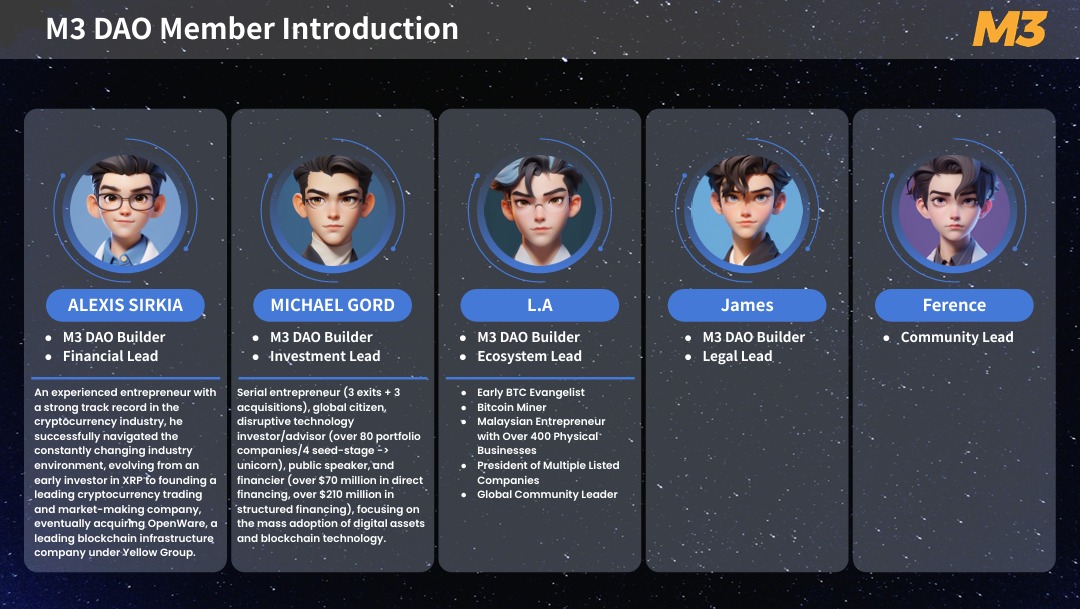
Task: Click the orange M3 logo
Action: (1009, 30)
